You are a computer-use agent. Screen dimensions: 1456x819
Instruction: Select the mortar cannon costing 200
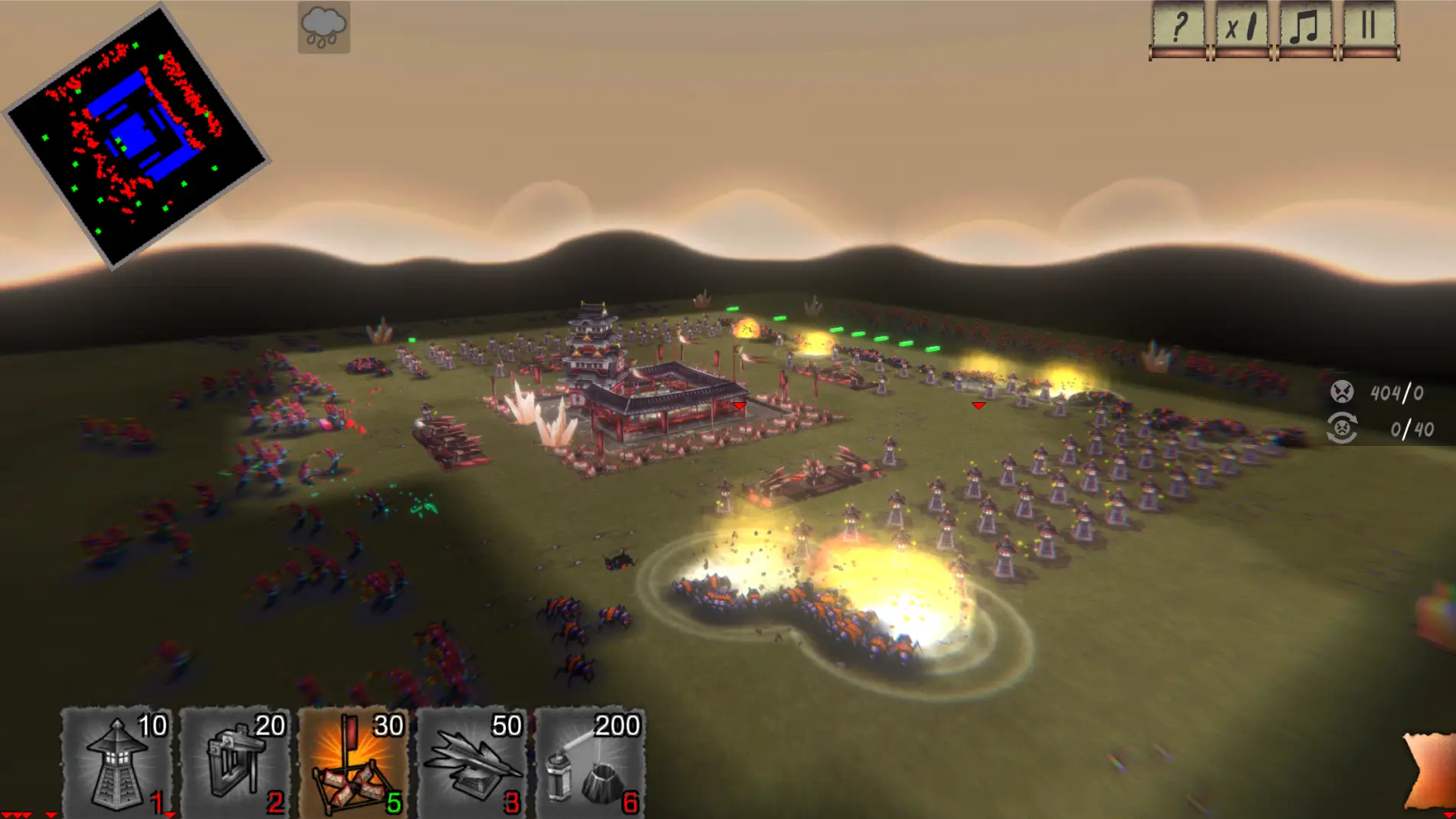pyautogui.click(x=590, y=762)
